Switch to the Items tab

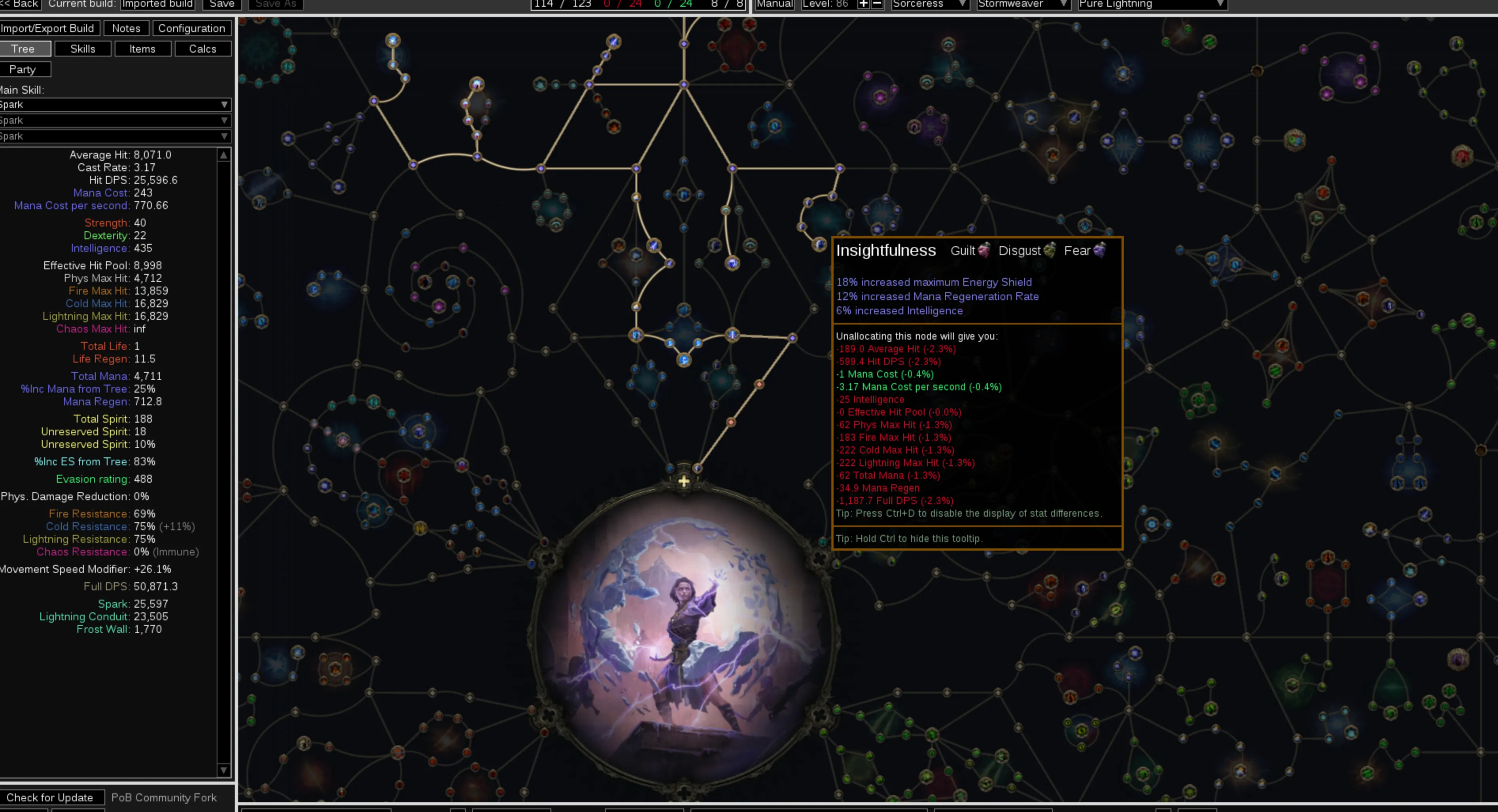click(x=142, y=49)
